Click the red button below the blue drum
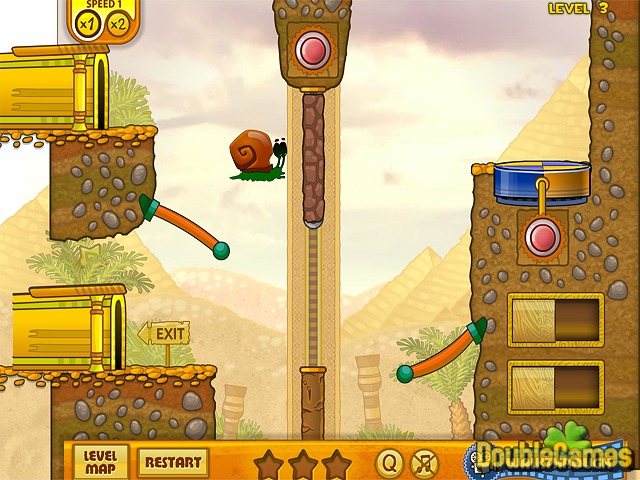The height and width of the screenshot is (480, 640). 543,237
